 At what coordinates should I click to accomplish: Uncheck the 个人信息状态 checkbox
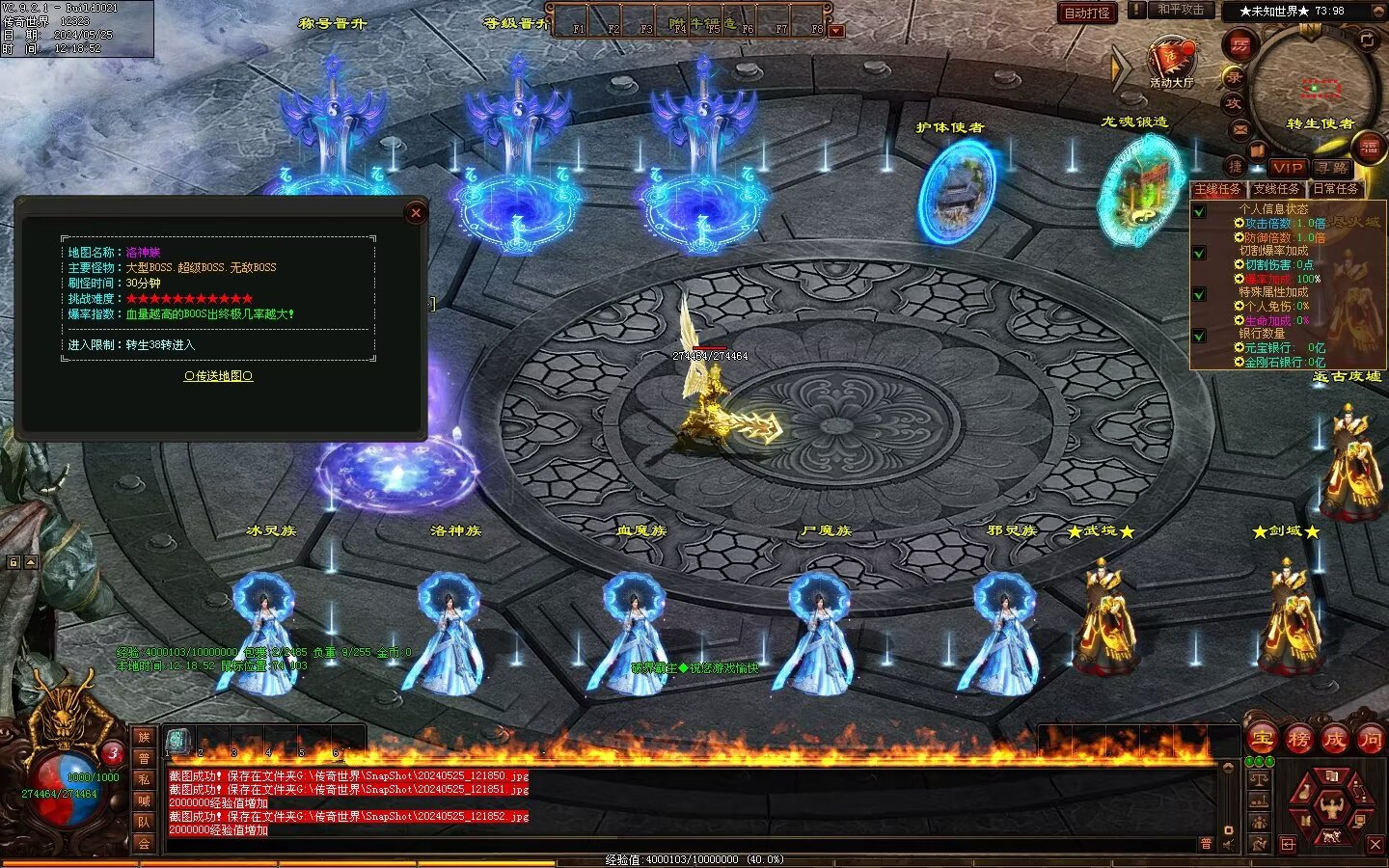(1199, 211)
